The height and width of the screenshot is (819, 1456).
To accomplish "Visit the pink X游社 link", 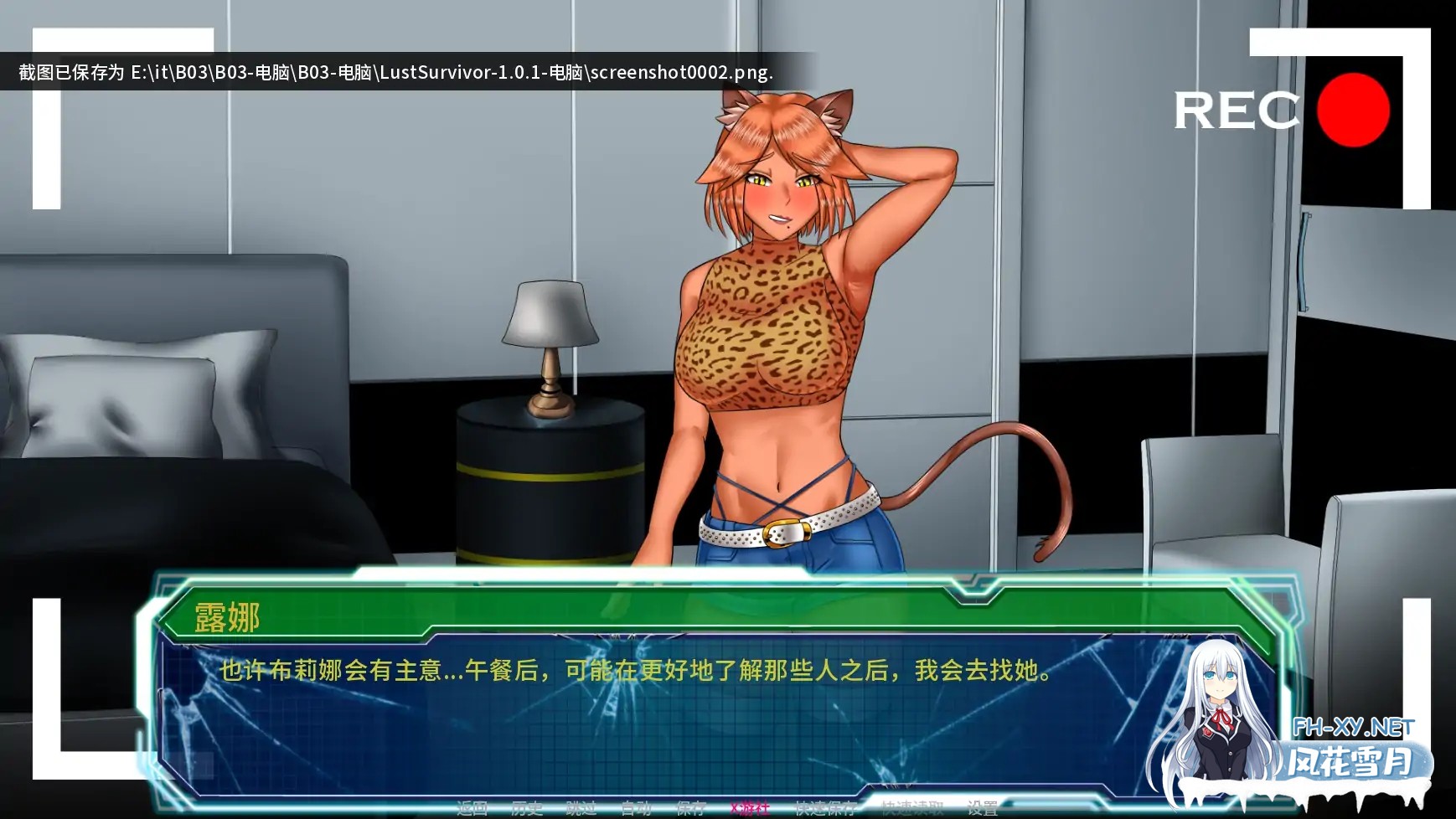I will [750, 806].
